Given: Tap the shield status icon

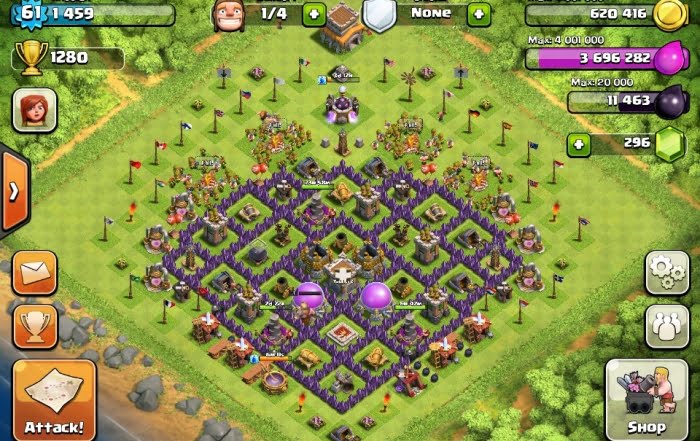Looking at the screenshot, I should point(379,15).
